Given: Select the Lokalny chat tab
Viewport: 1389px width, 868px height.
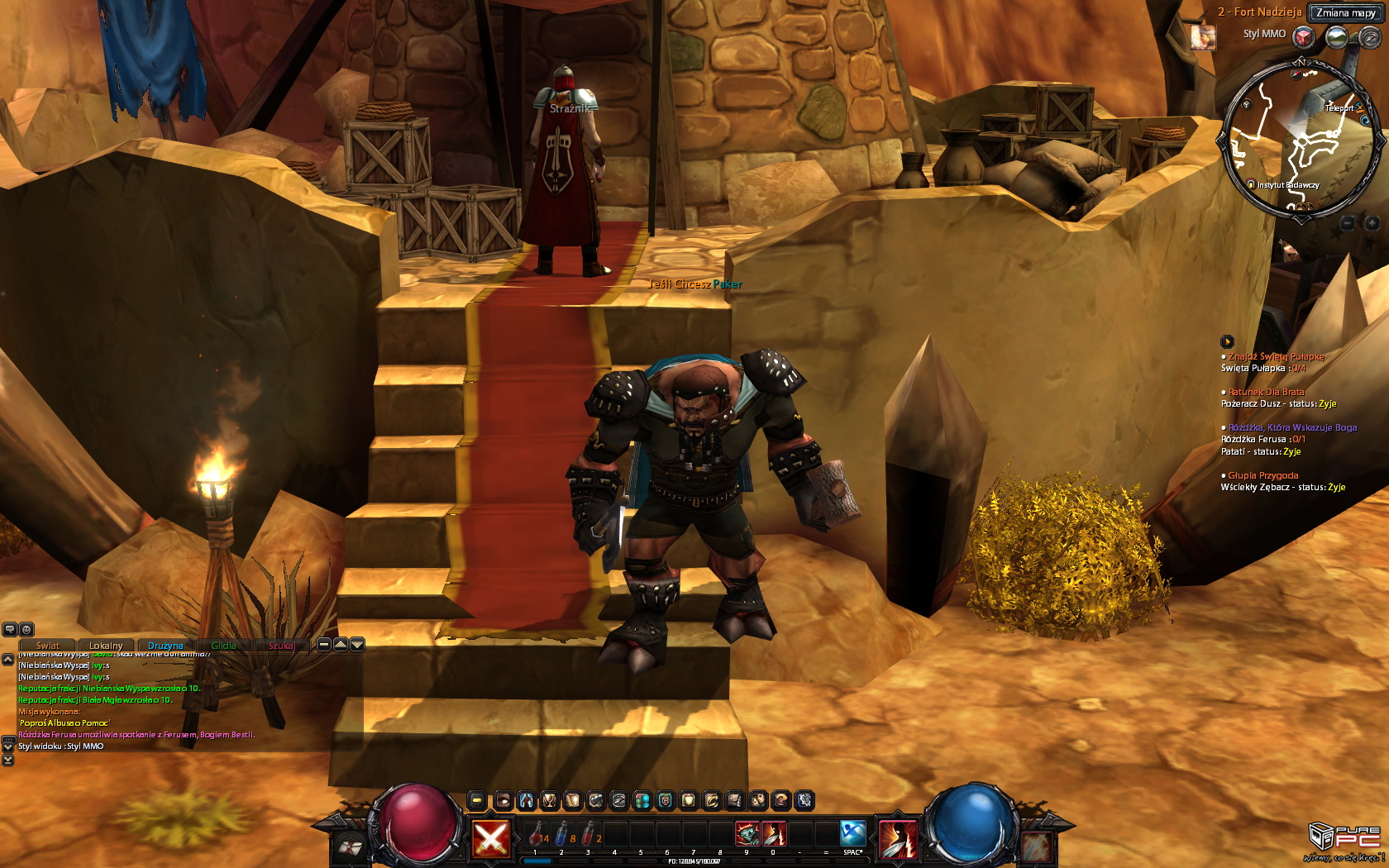Looking at the screenshot, I should click(106, 646).
